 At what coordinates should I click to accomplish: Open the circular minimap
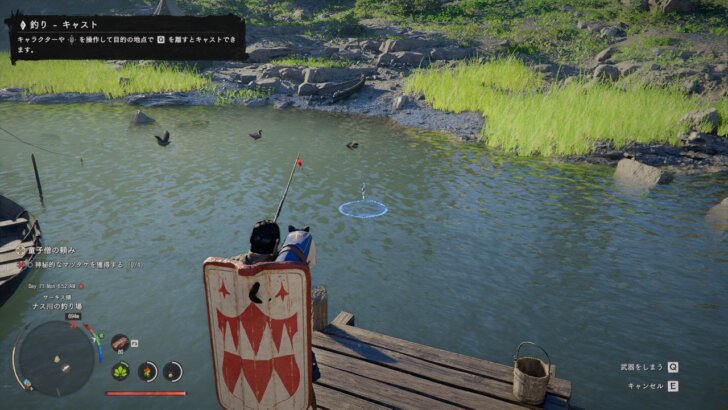coord(54,356)
